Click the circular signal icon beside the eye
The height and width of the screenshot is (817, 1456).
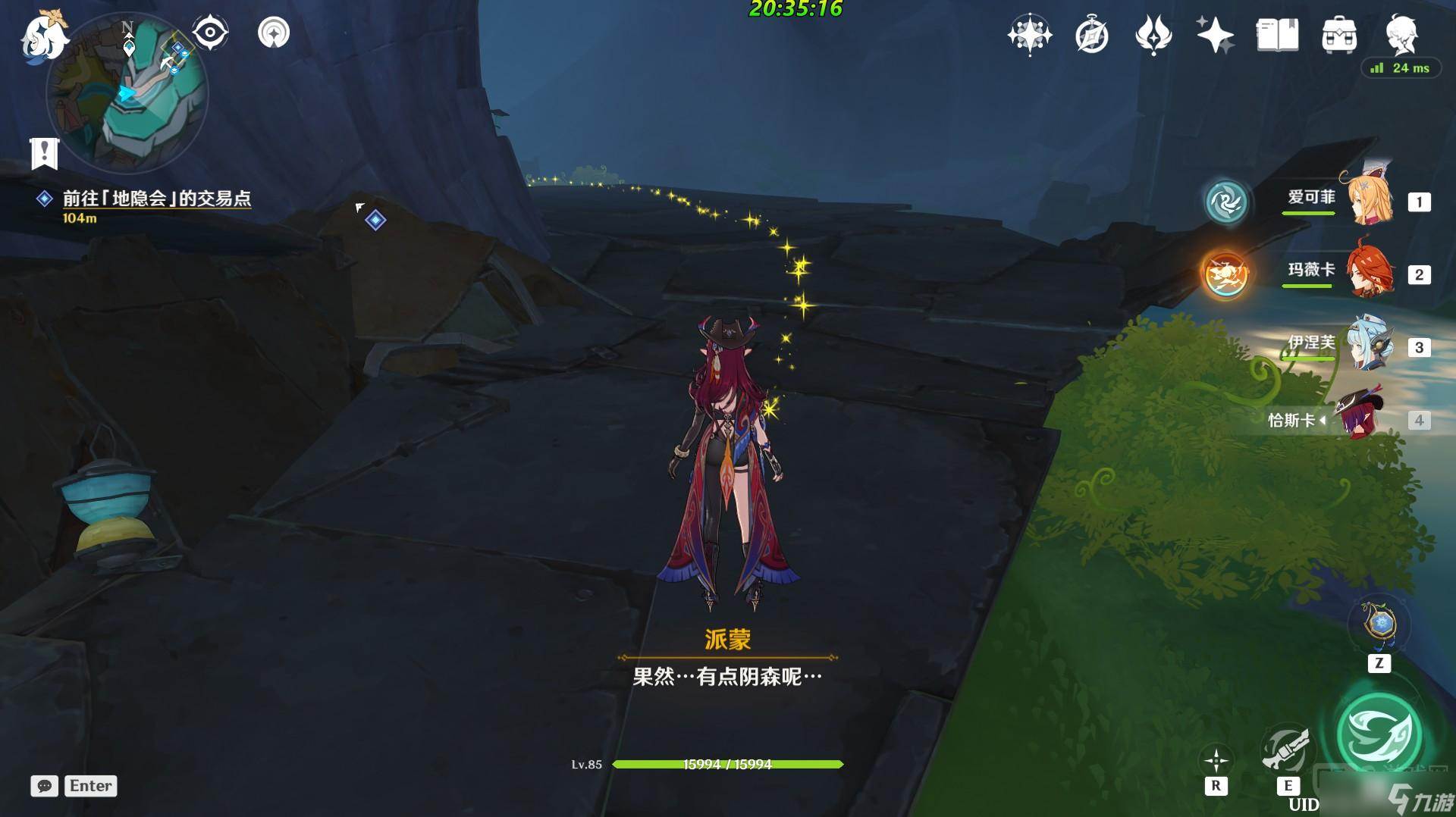[274, 33]
